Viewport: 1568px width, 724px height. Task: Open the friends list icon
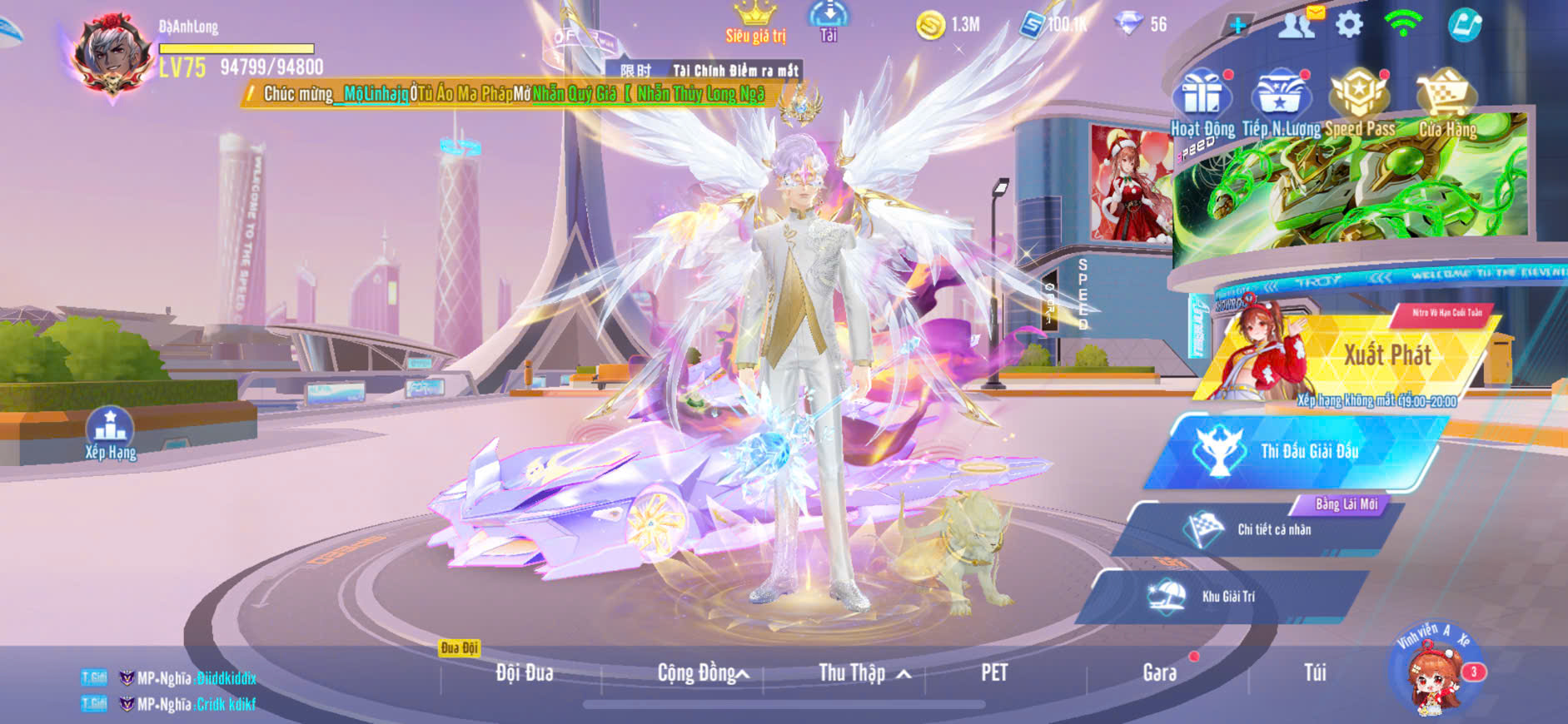click(1296, 25)
